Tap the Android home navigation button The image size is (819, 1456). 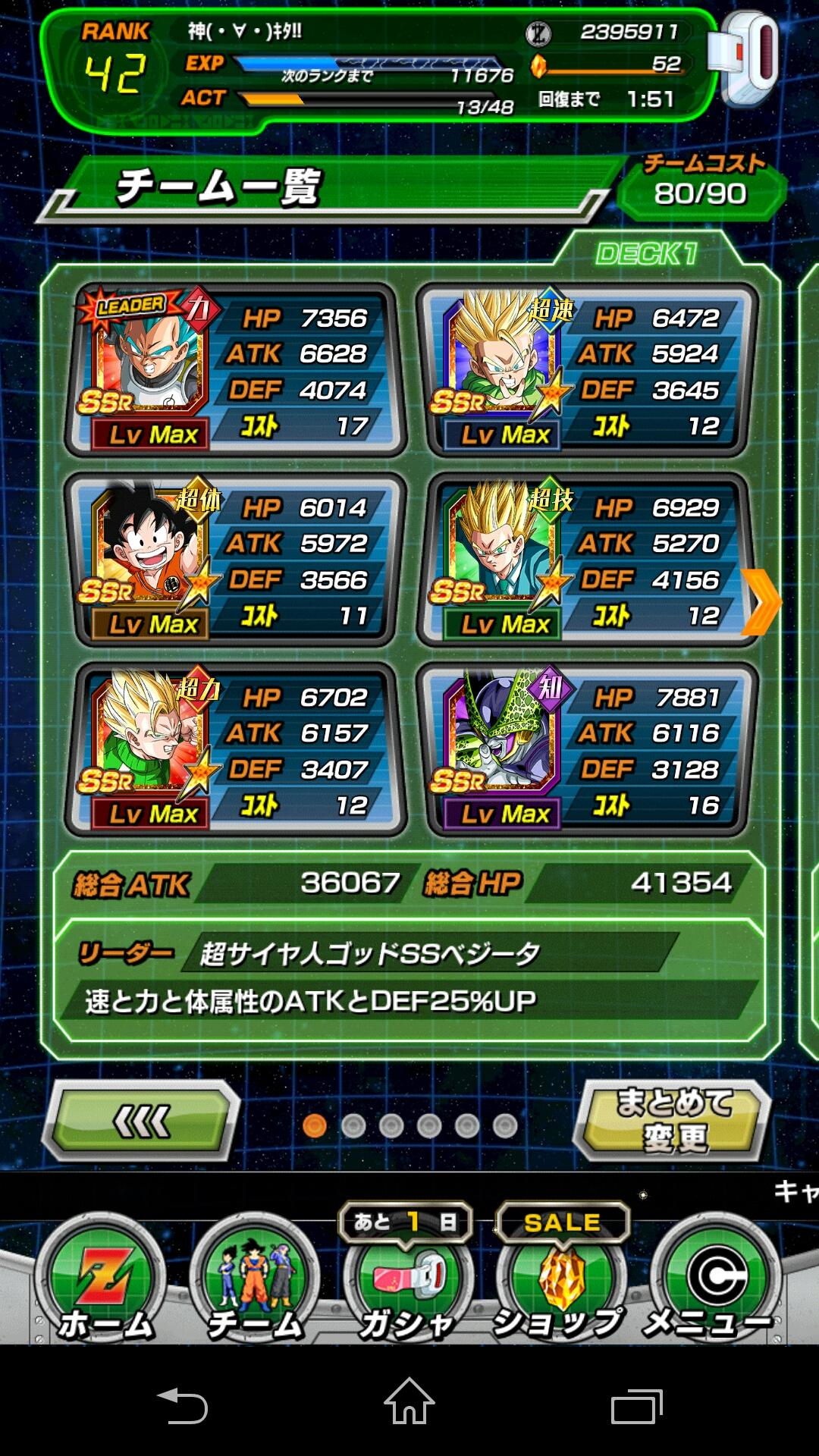coord(409,1403)
